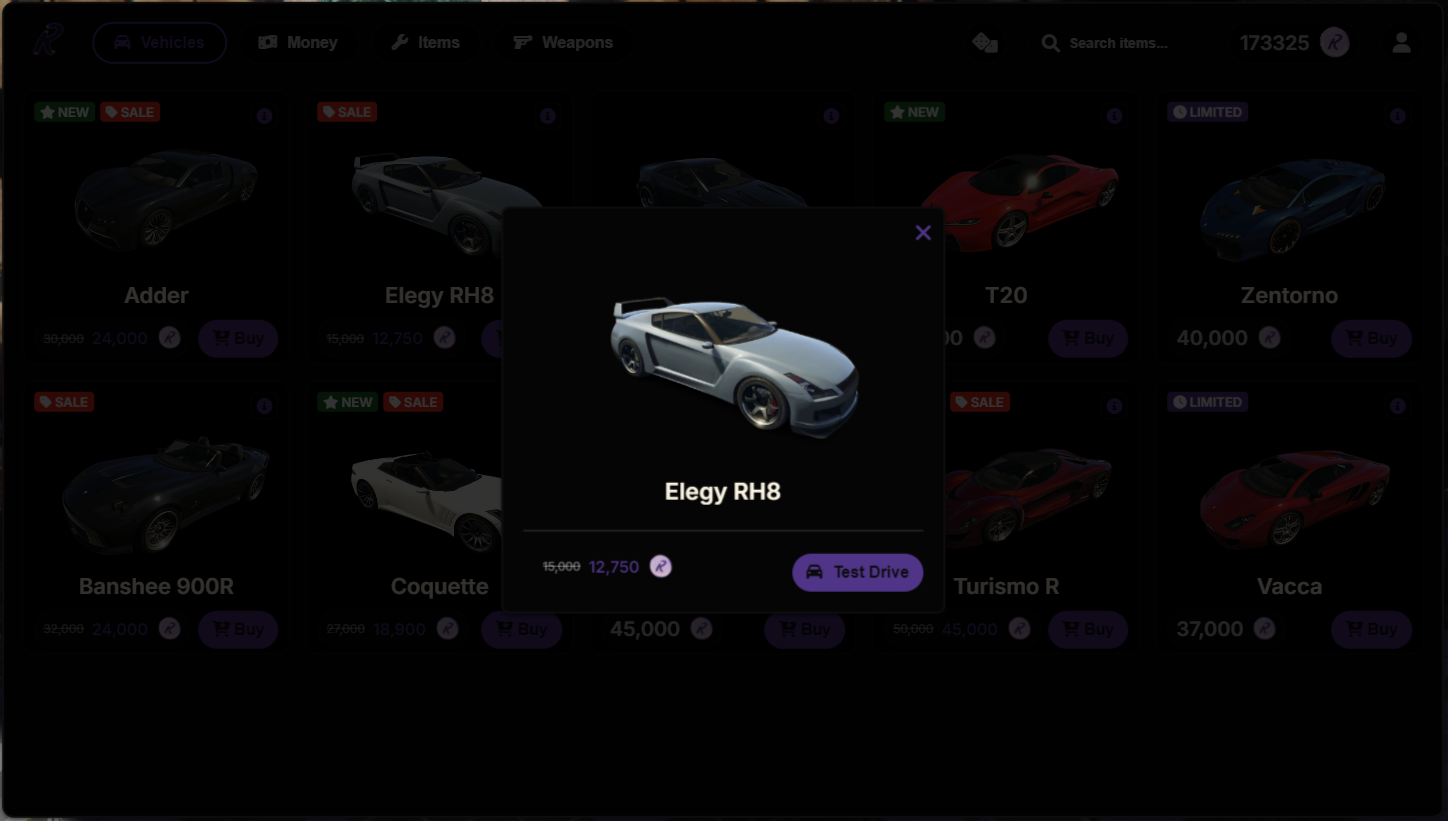Show info for the Zentorno

1398,116
